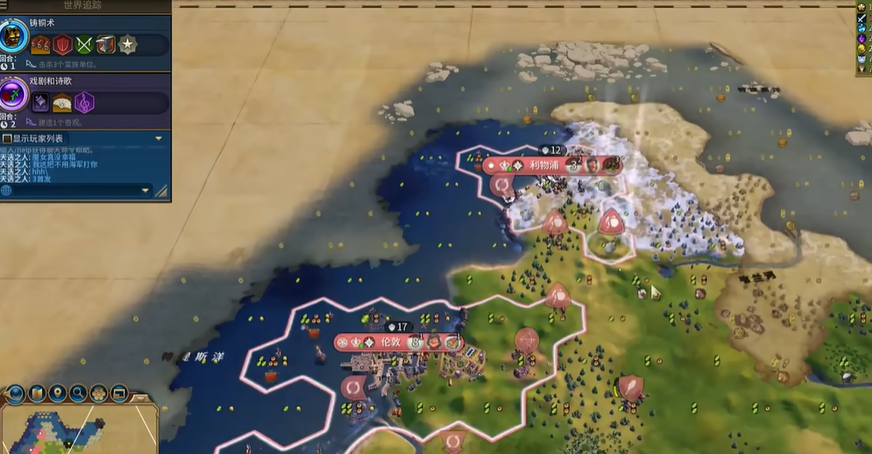Toggle the 显示玩家列表 checkbox

pyautogui.click(x=7, y=138)
